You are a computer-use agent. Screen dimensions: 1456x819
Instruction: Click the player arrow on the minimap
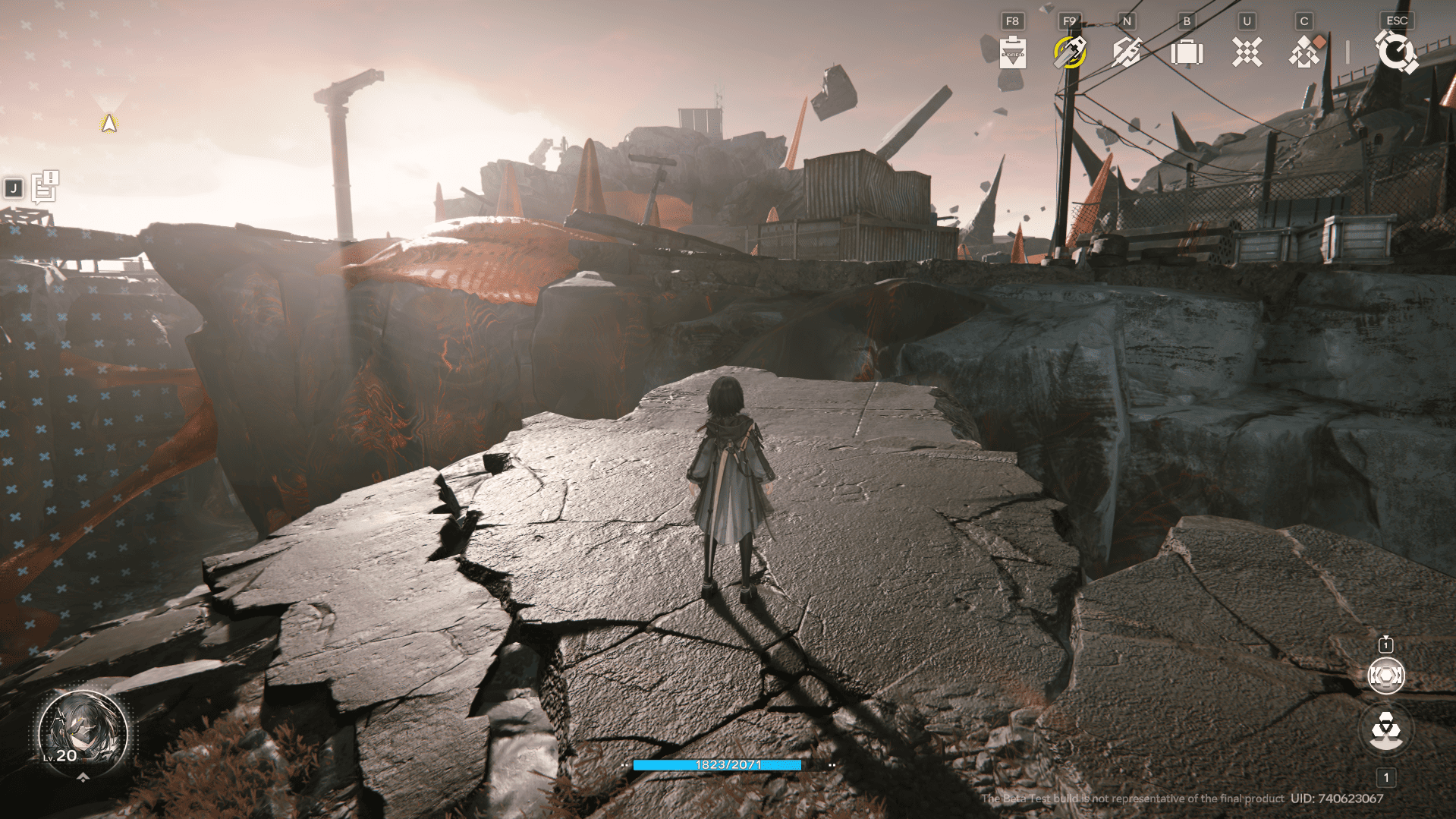(109, 123)
